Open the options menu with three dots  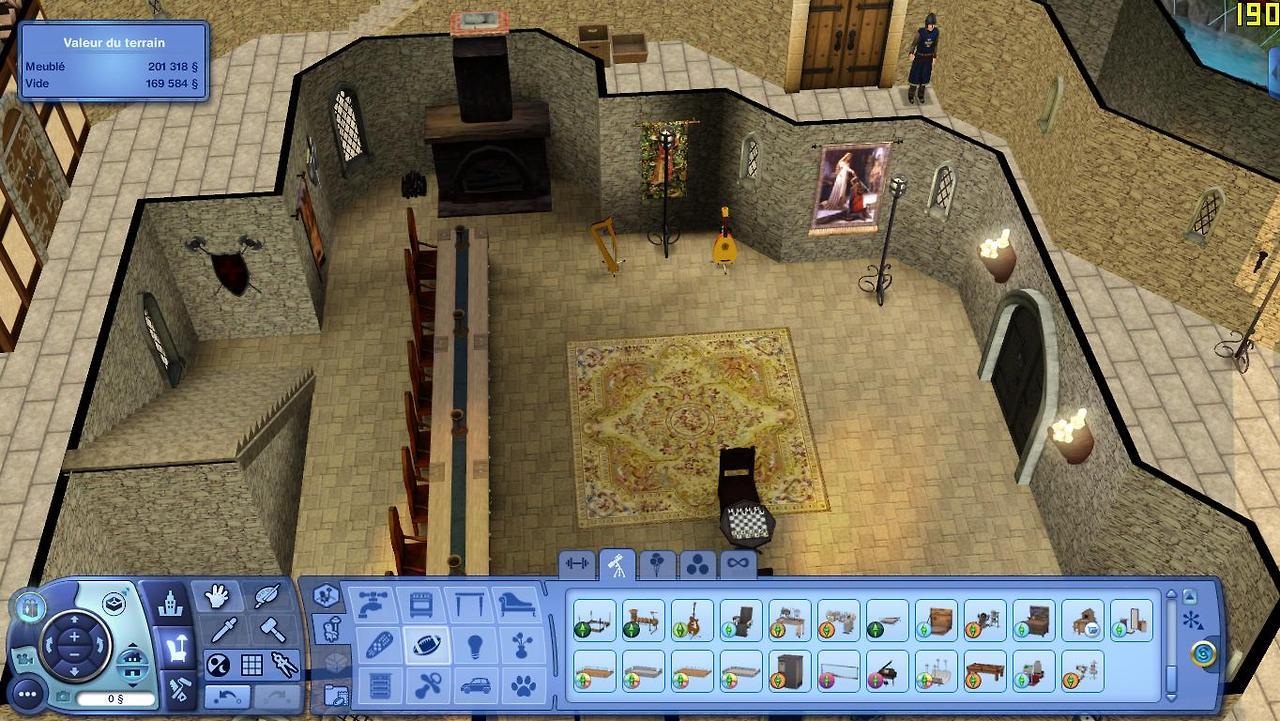27,692
